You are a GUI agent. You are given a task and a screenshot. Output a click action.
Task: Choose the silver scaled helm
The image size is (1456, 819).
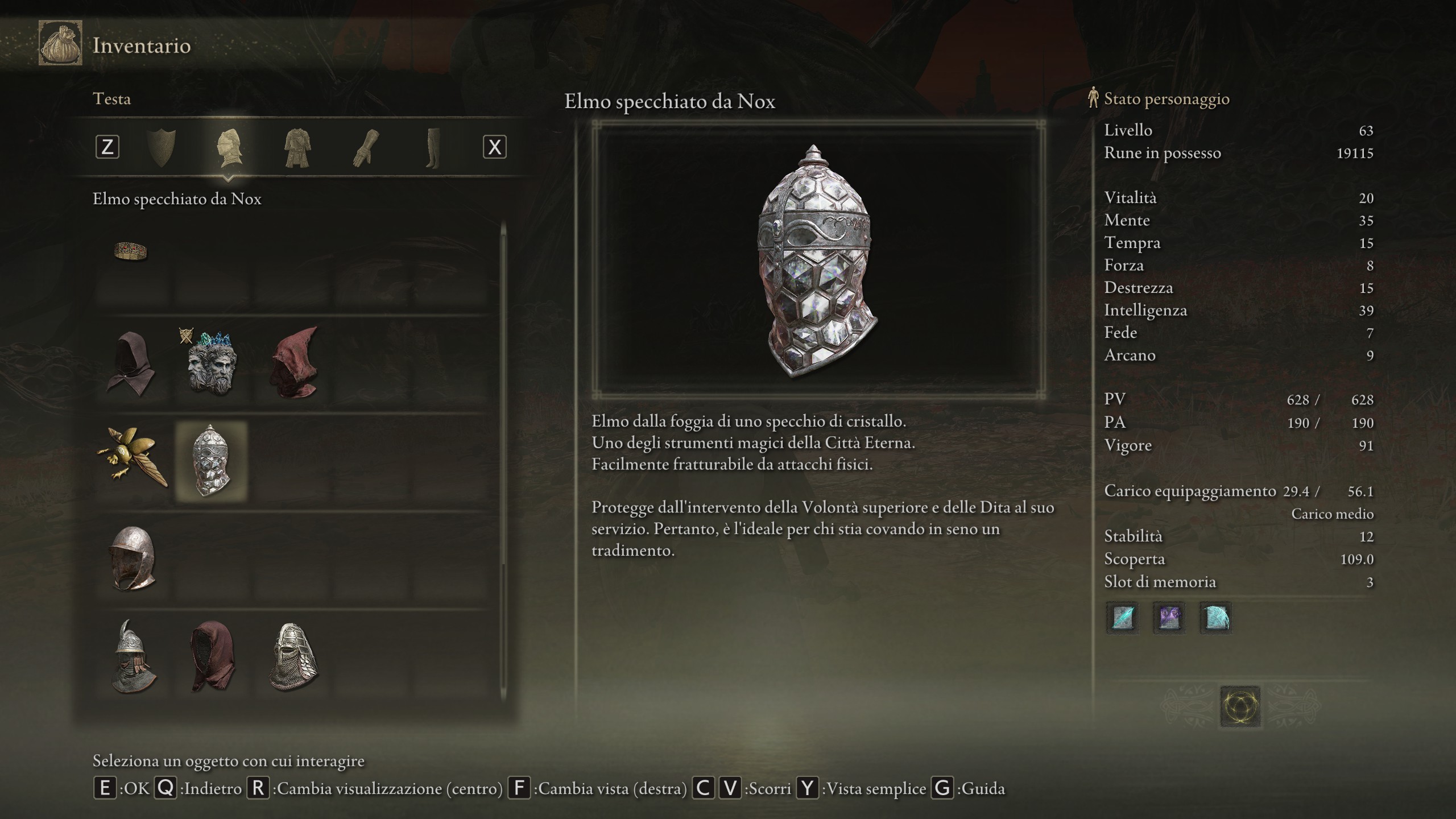[293, 656]
